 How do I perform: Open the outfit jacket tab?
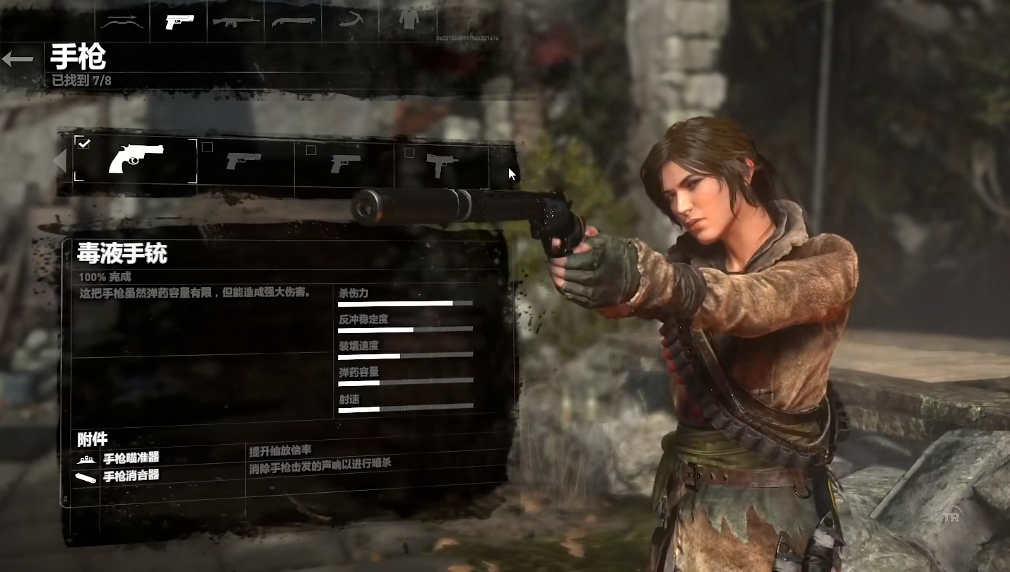coord(408,20)
